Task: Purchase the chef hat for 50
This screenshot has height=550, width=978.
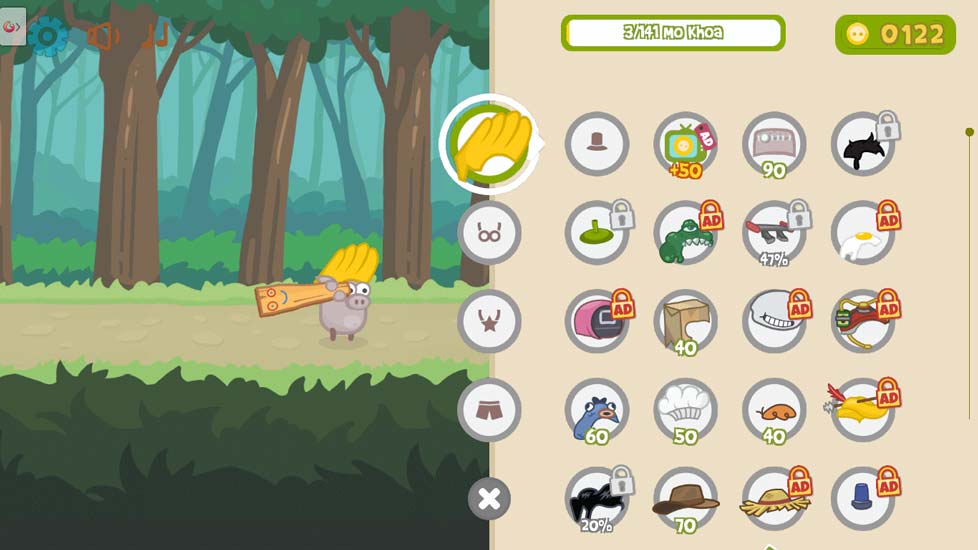Action: point(685,409)
